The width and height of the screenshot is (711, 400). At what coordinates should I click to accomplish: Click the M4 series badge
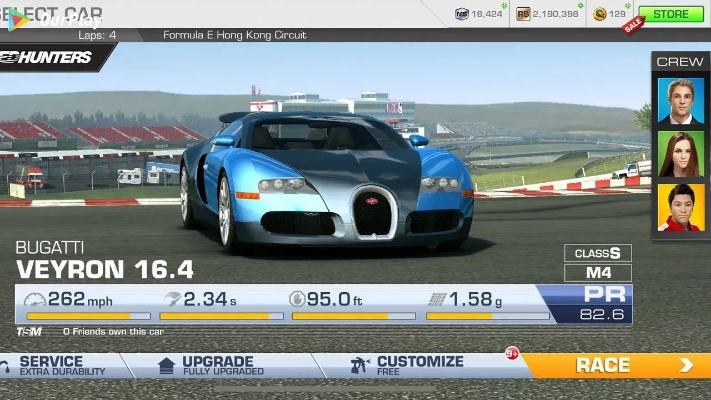coord(598,272)
